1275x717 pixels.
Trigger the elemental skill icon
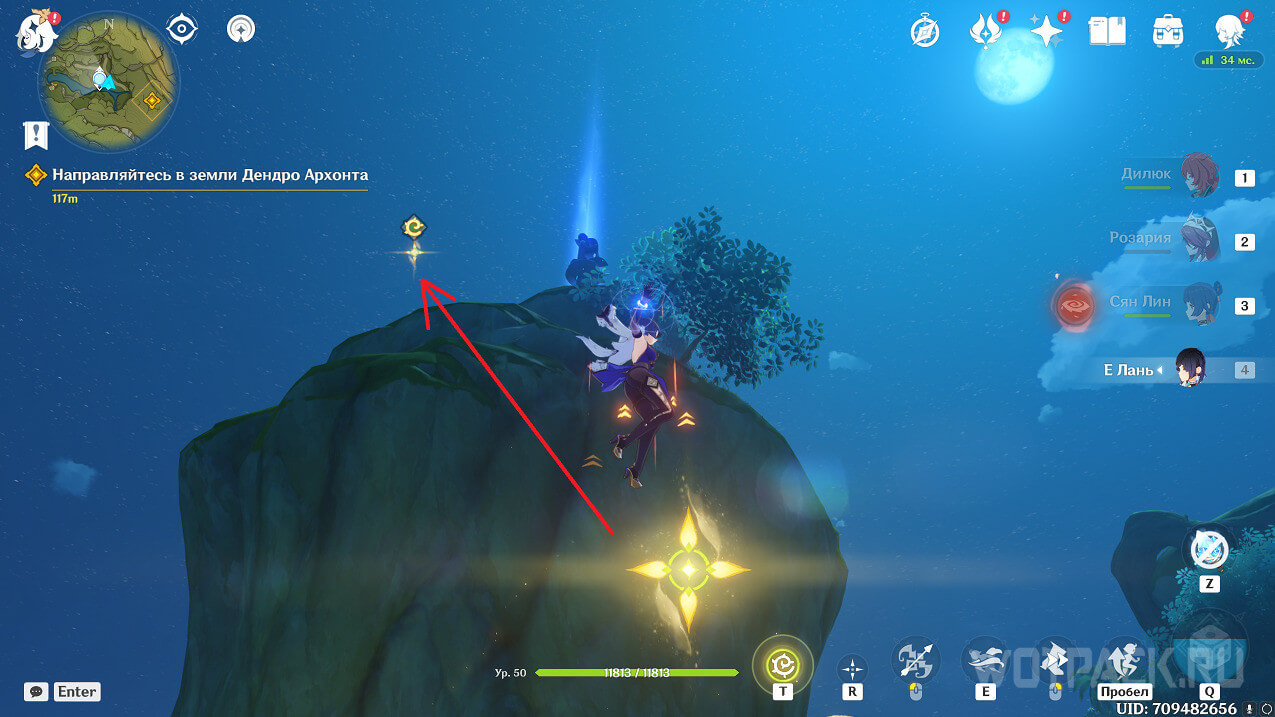[985, 660]
